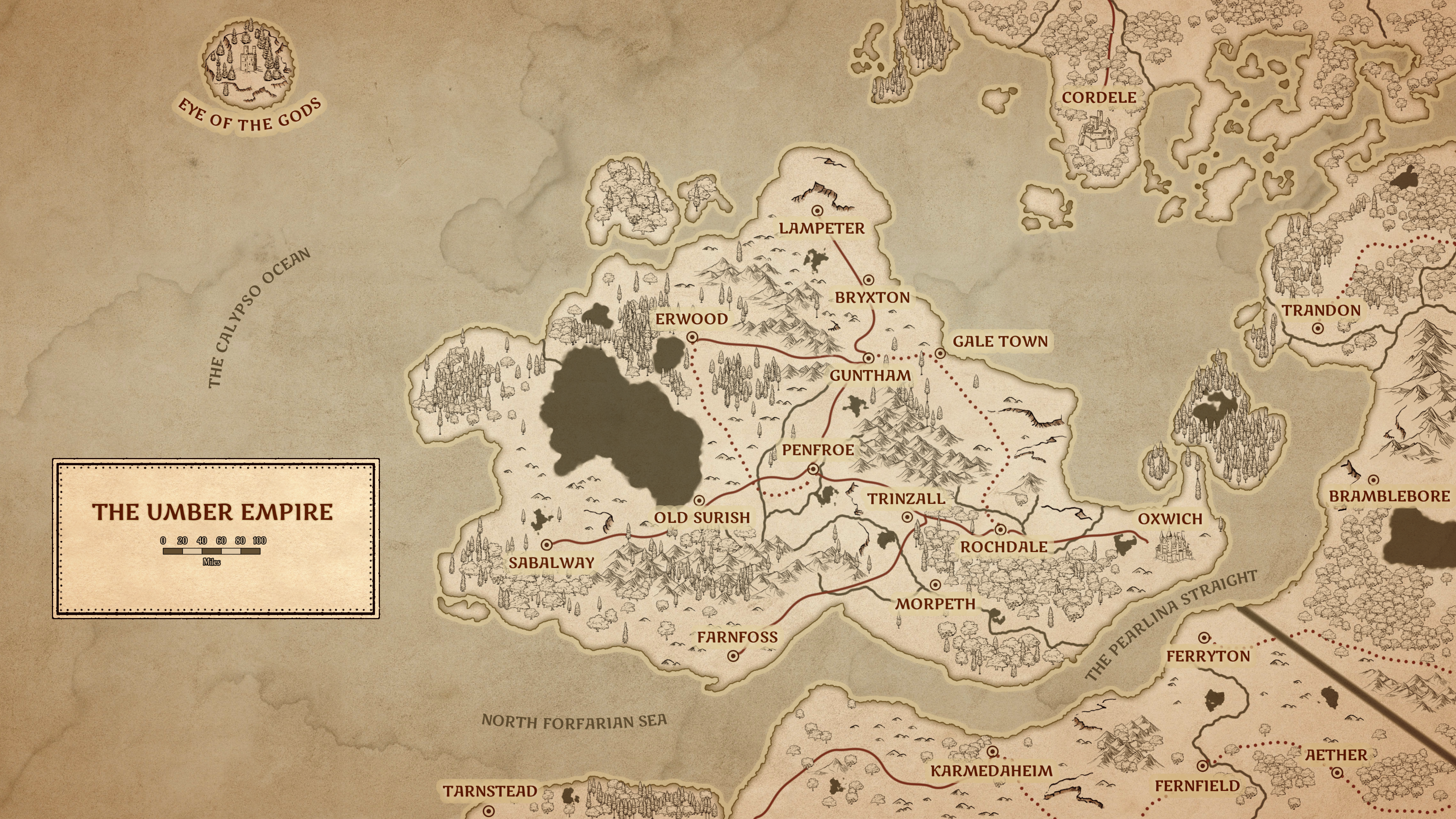Select the Trinzall town marker
The image size is (1456, 819).
point(907,516)
